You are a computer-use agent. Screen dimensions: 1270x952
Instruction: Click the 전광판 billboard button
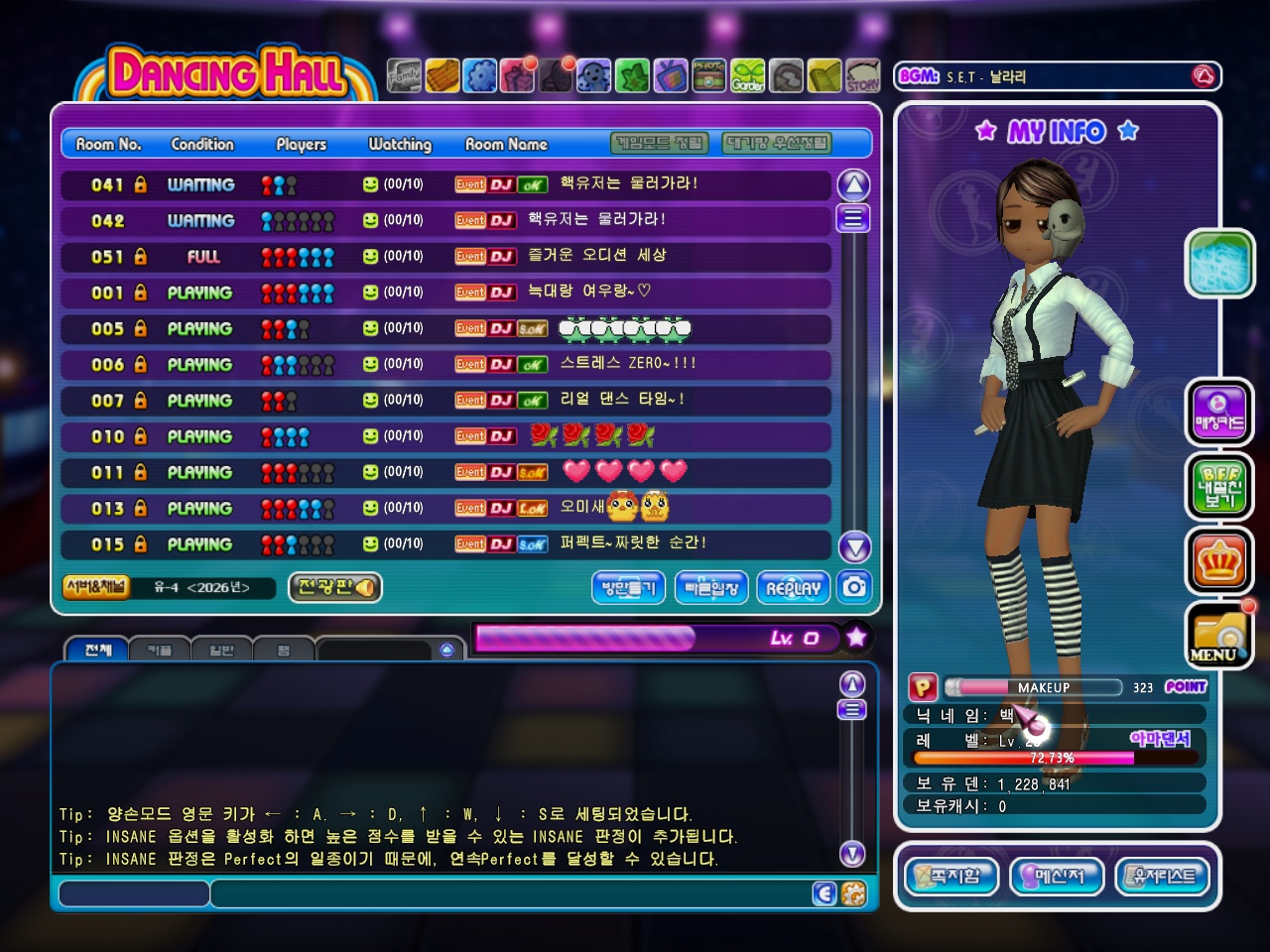[x=335, y=587]
